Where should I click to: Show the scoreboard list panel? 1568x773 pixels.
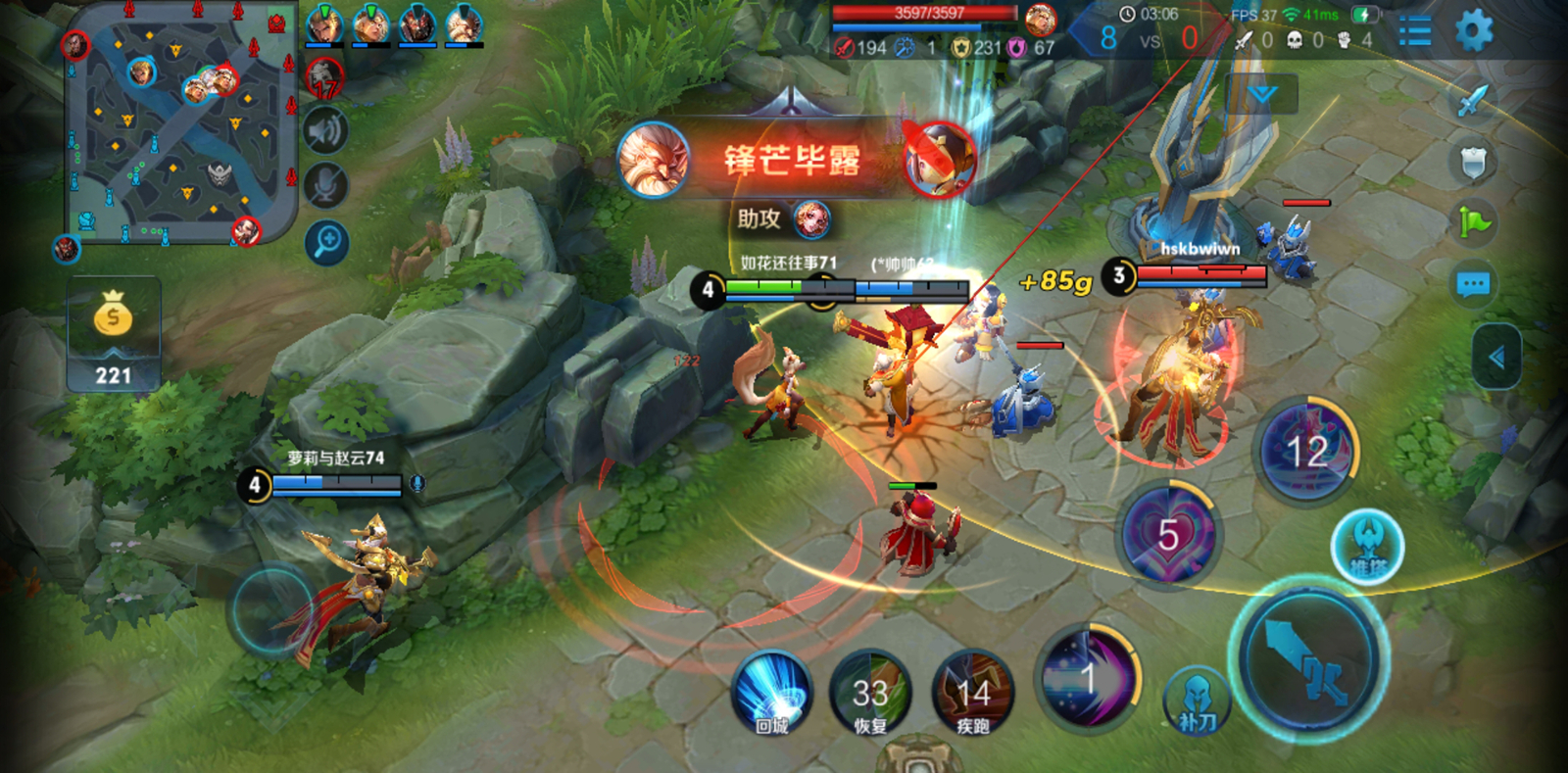click(x=1414, y=32)
